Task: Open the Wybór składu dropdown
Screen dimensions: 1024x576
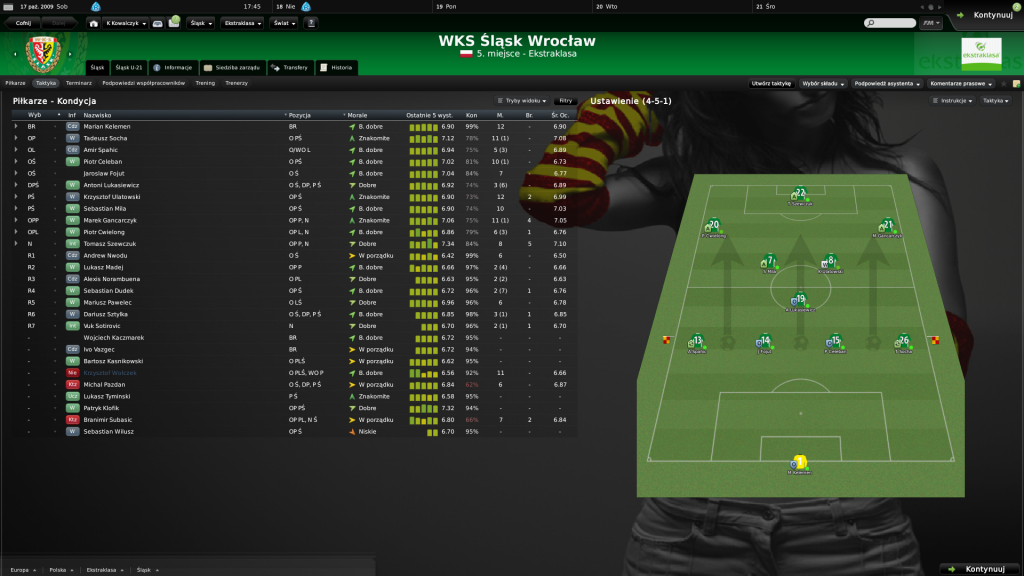Action: pos(823,84)
